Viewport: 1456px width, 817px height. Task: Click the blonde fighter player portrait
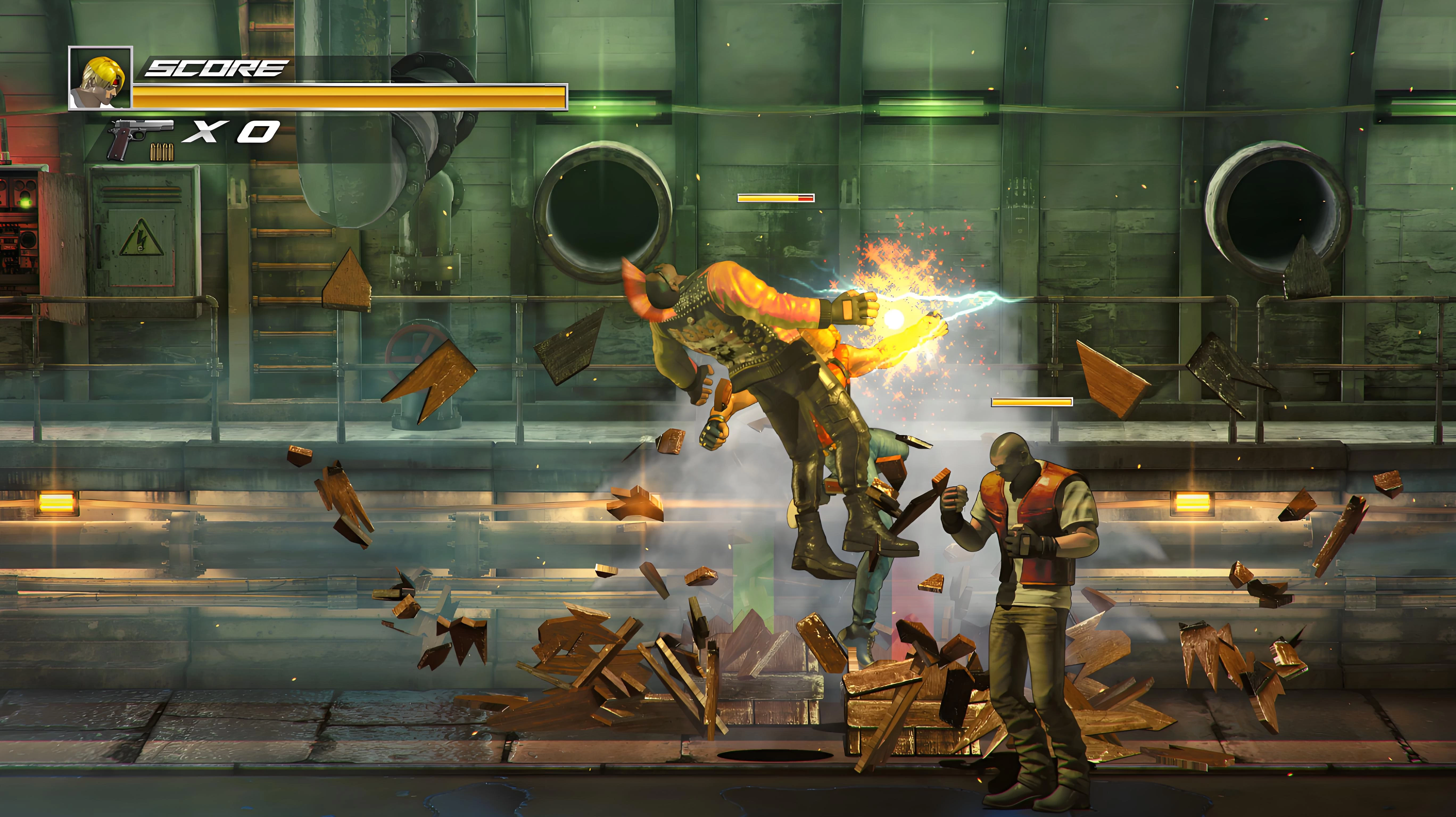[x=100, y=78]
